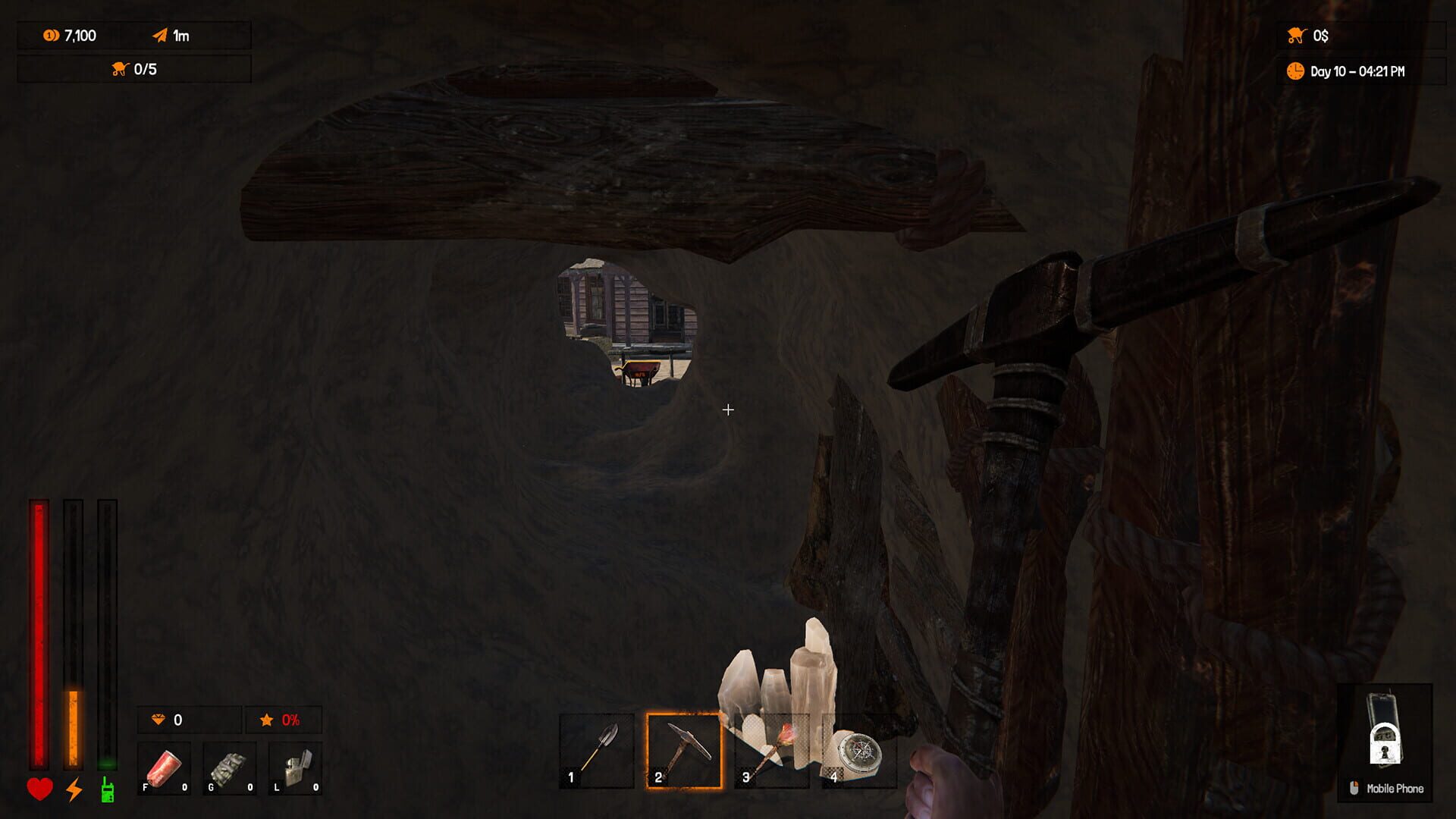Click the lightning stamina icon
The image size is (1456, 819).
(73, 789)
